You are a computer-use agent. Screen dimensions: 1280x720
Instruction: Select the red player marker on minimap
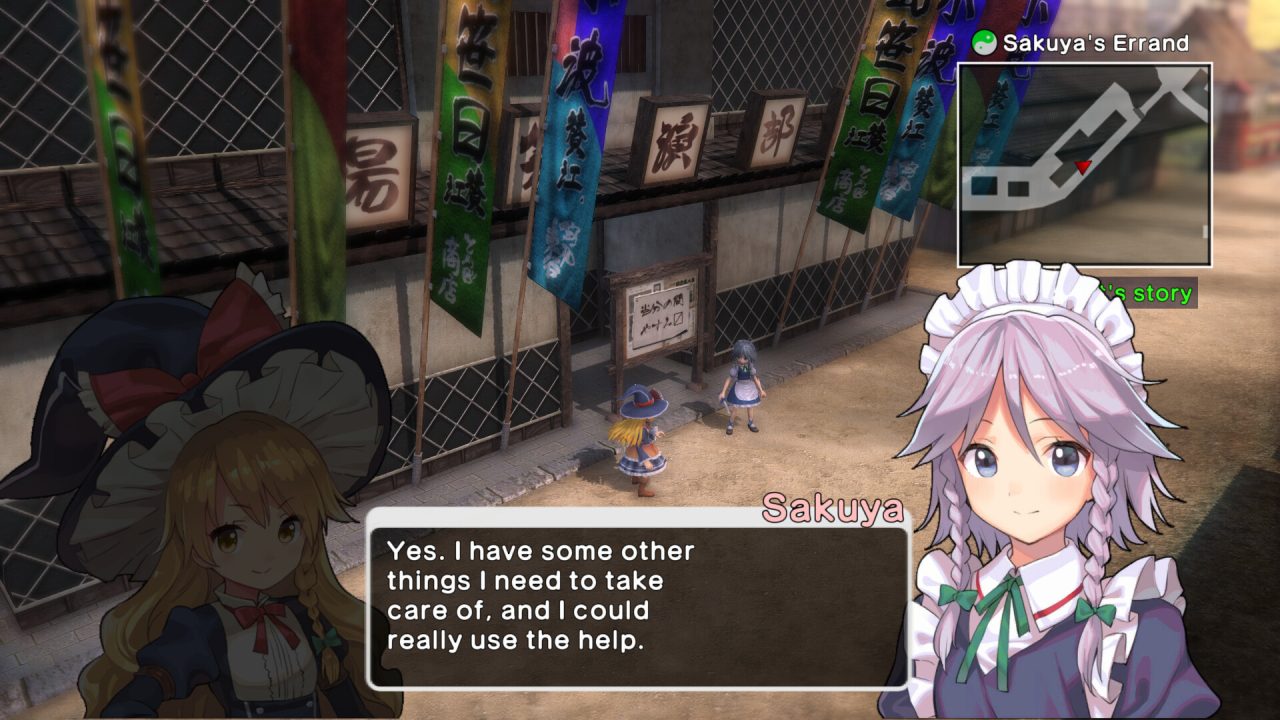pos(1082,166)
